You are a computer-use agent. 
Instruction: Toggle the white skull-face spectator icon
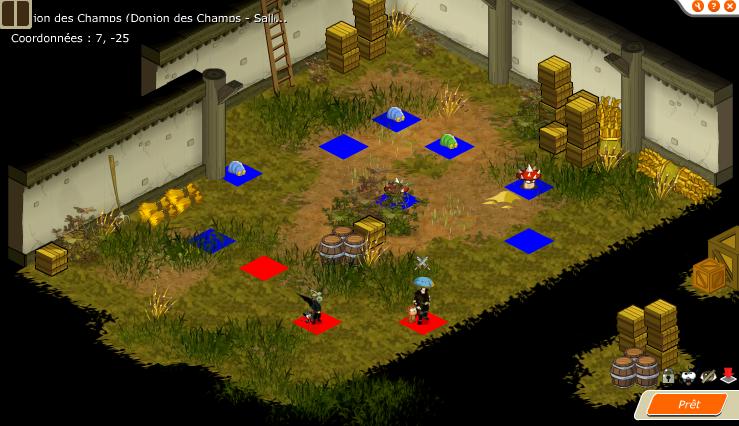point(688,377)
